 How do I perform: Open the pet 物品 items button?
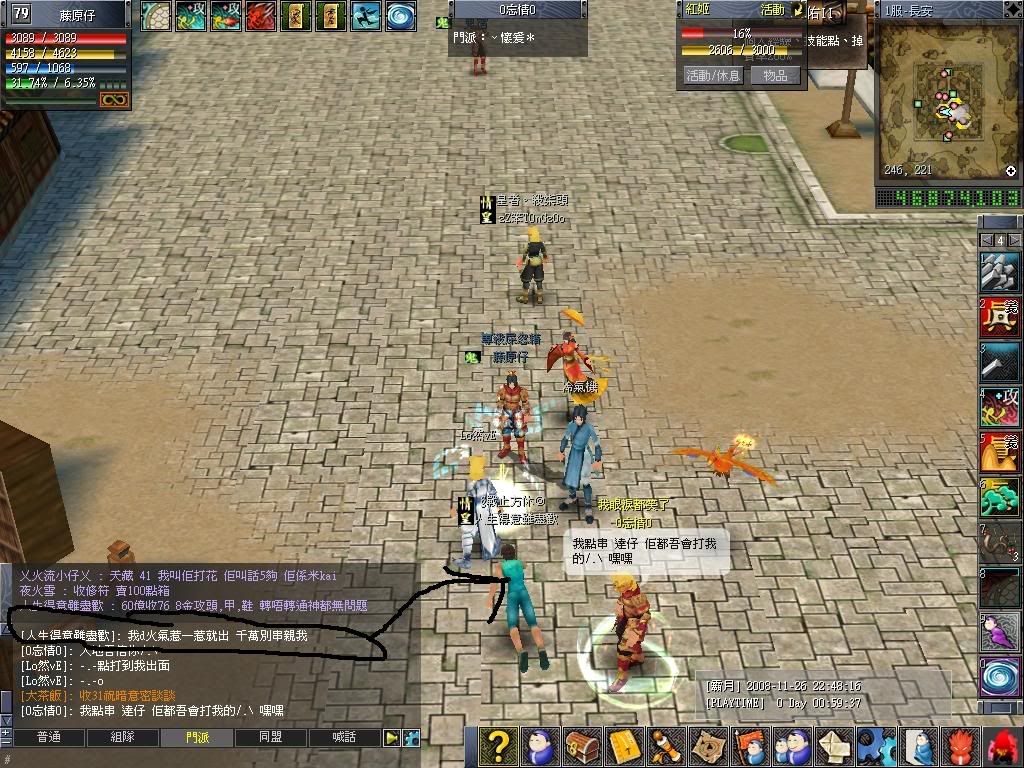pos(776,75)
